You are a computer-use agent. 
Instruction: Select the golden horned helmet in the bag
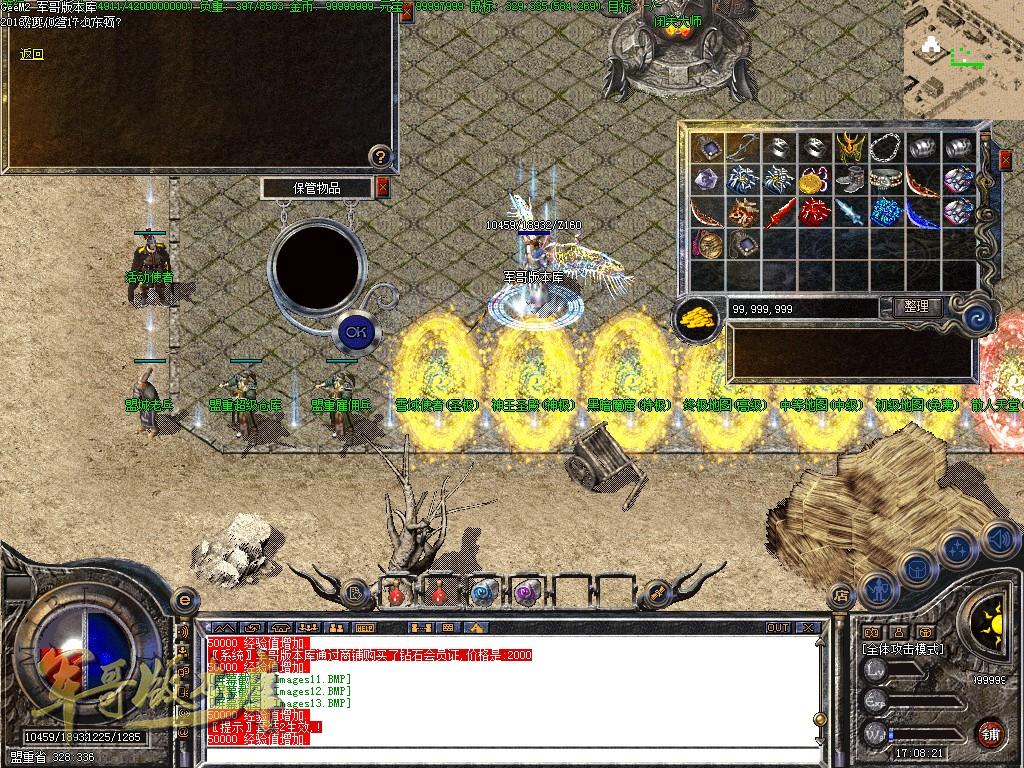pyautogui.click(x=850, y=148)
